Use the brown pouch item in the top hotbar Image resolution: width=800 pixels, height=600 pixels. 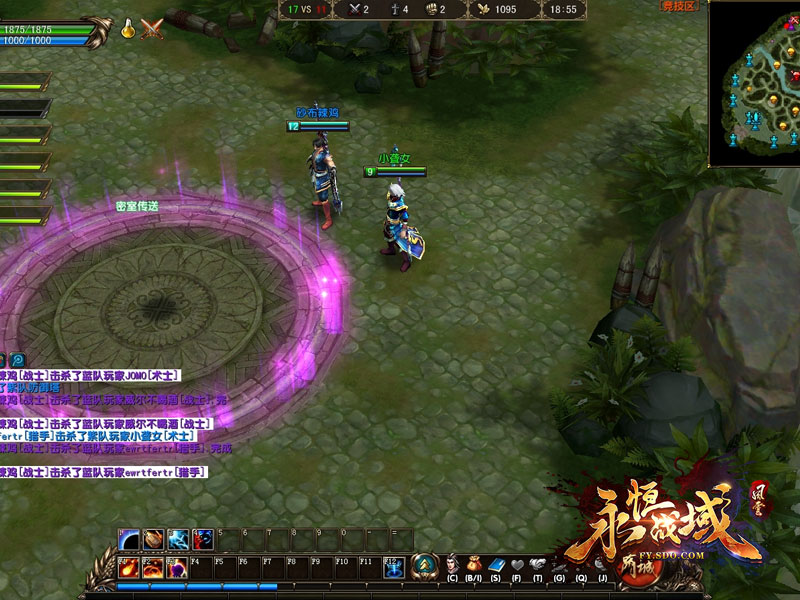coord(154,540)
